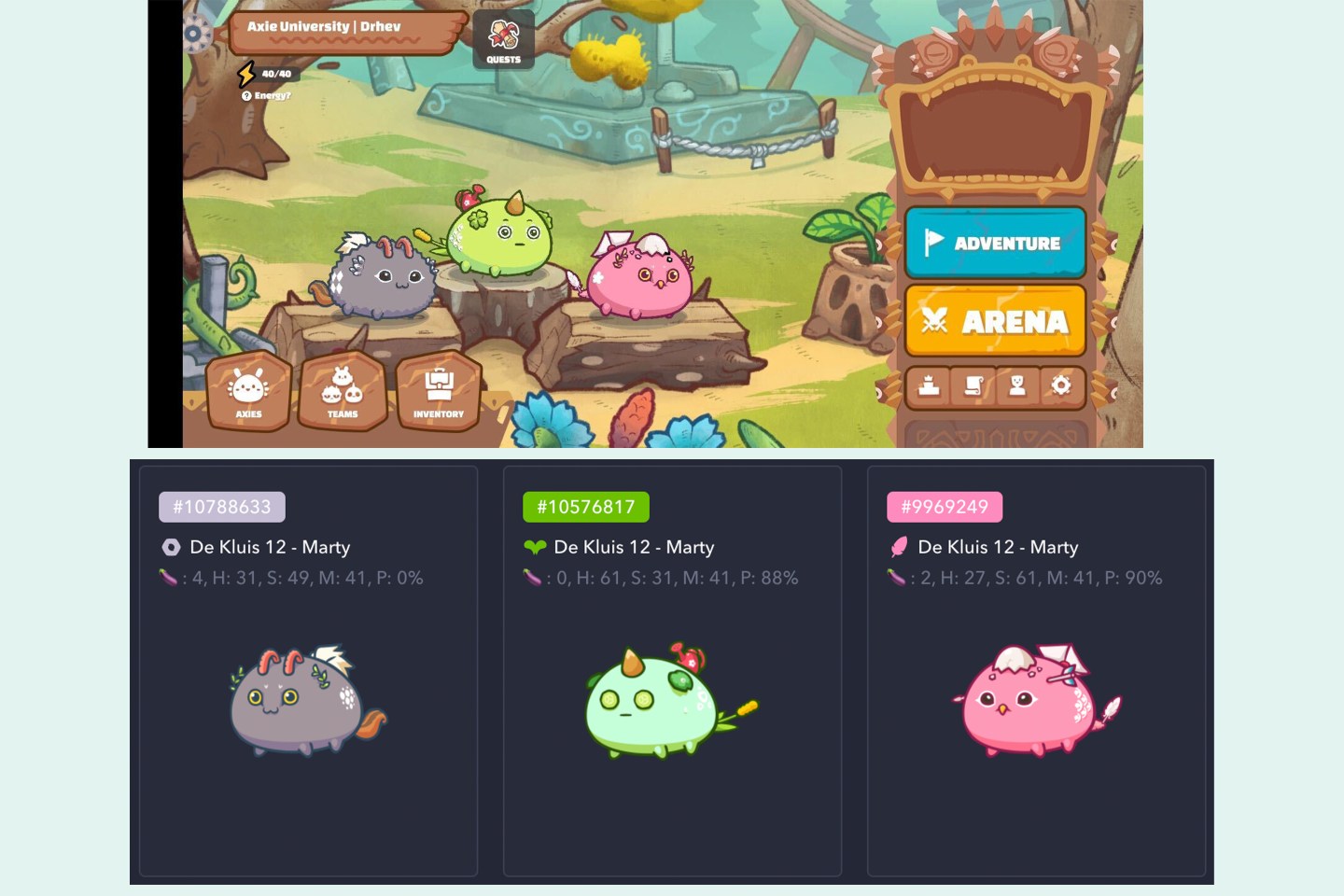Open the Quests panel
The height and width of the screenshot is (896, 1344).
504,39
